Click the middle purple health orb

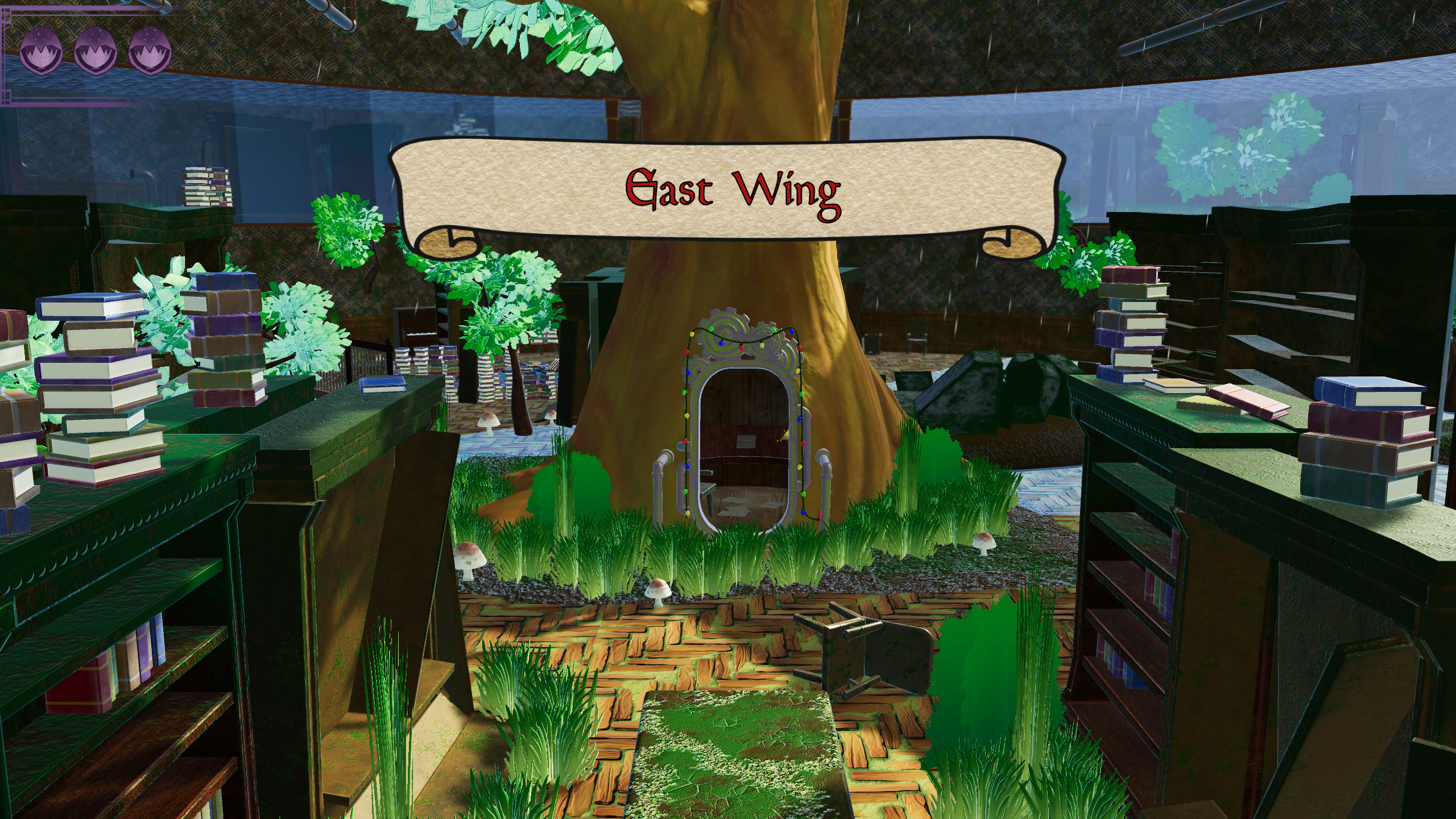pyautogui.click(x=96, y=50)
